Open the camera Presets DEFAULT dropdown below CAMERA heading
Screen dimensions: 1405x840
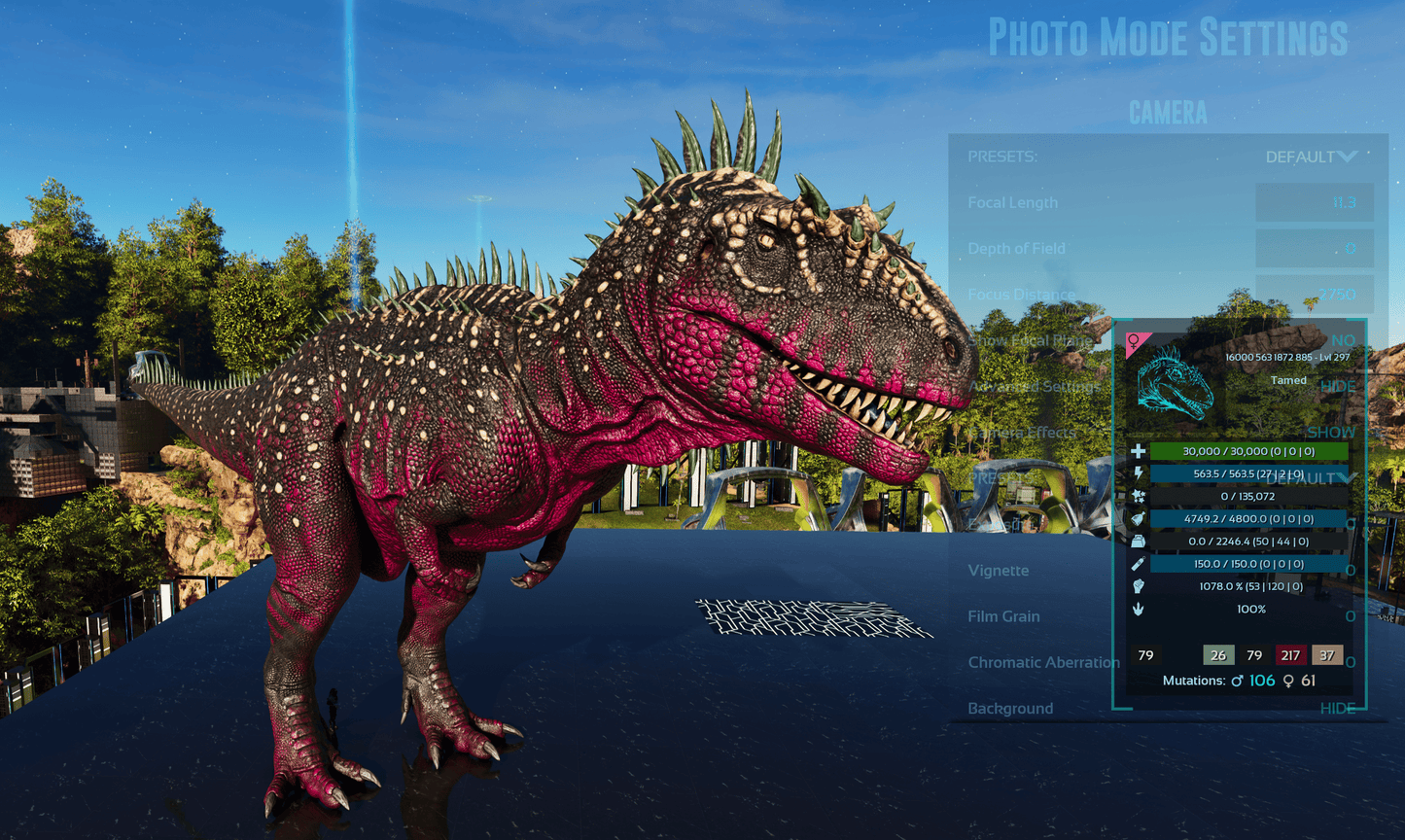pos(1311,157)
